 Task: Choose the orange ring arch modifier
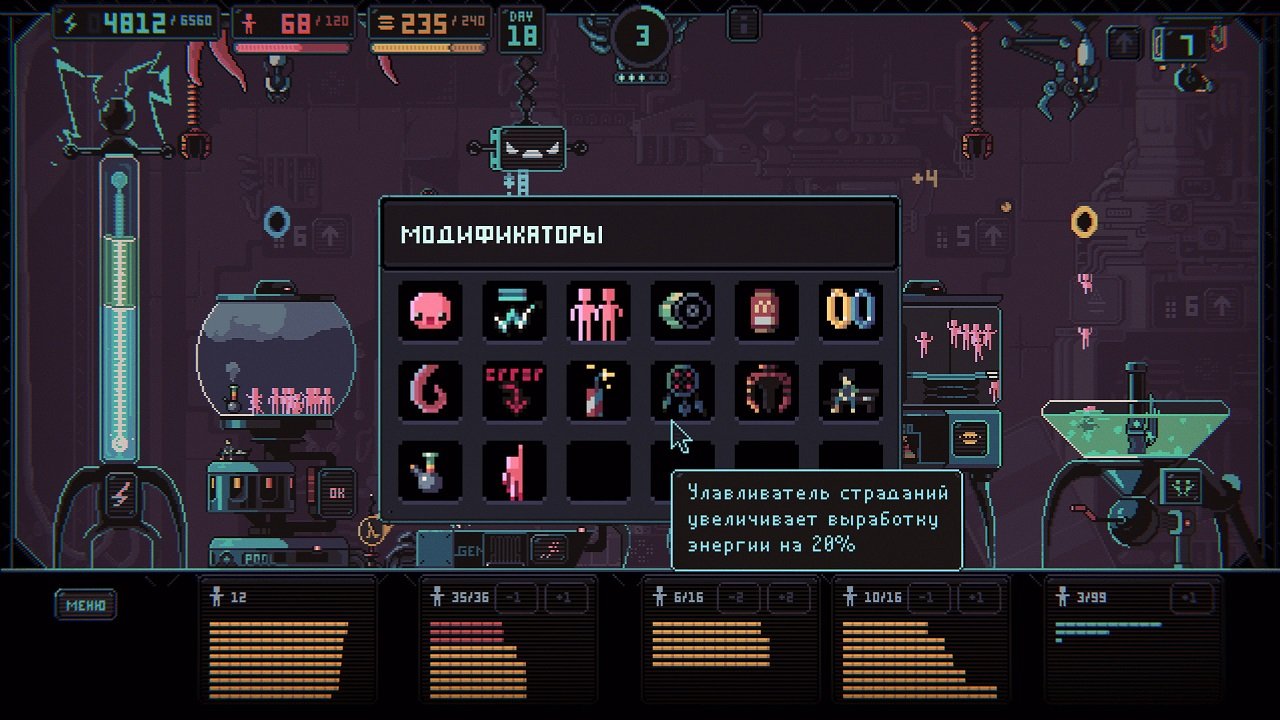coord(766,390)
